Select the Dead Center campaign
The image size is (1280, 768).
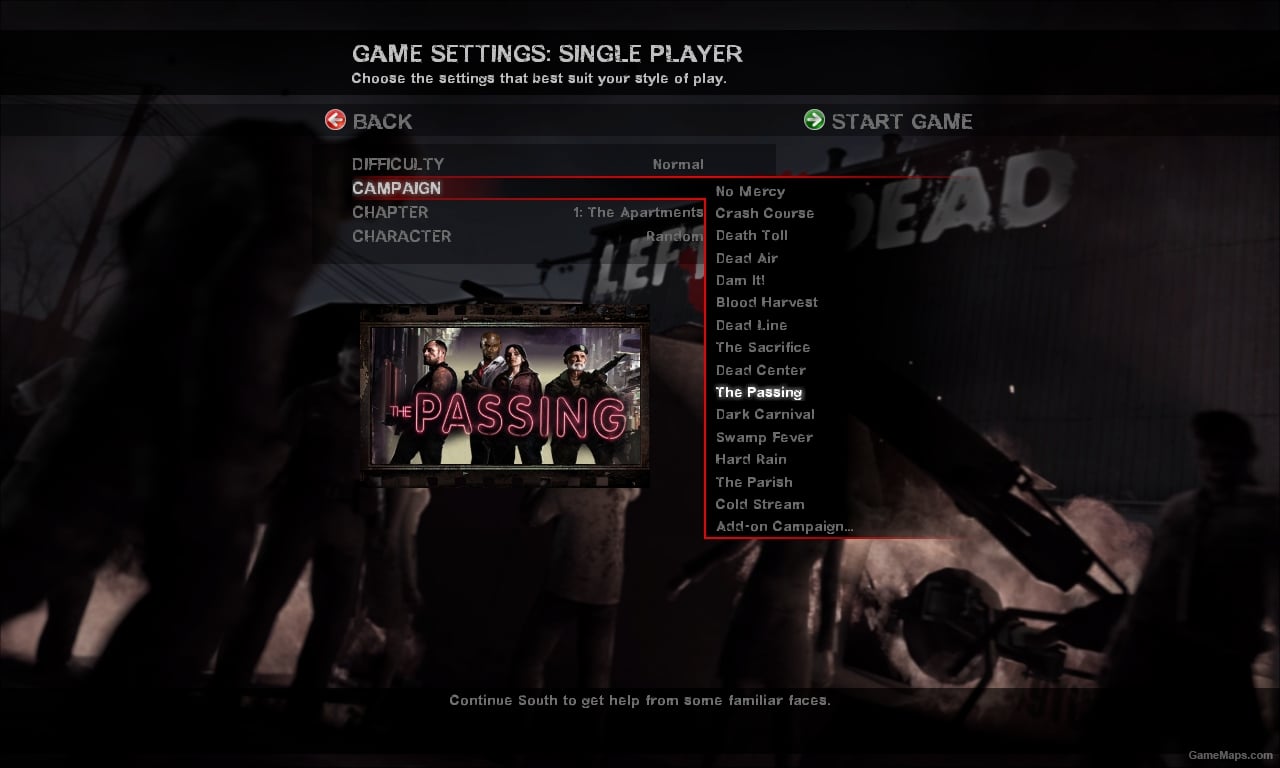coord(760,370)
